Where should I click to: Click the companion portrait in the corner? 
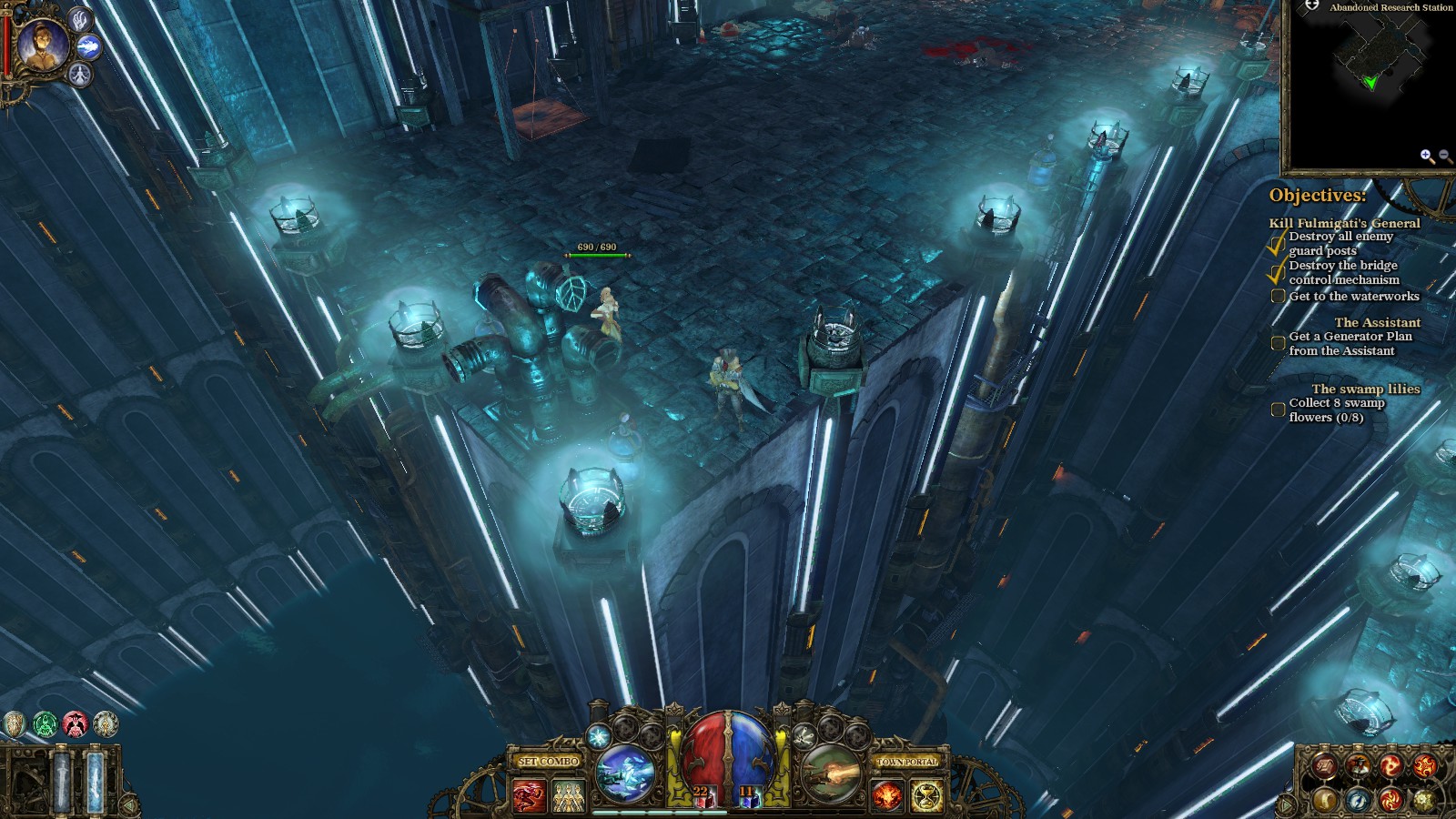point(41,45)
